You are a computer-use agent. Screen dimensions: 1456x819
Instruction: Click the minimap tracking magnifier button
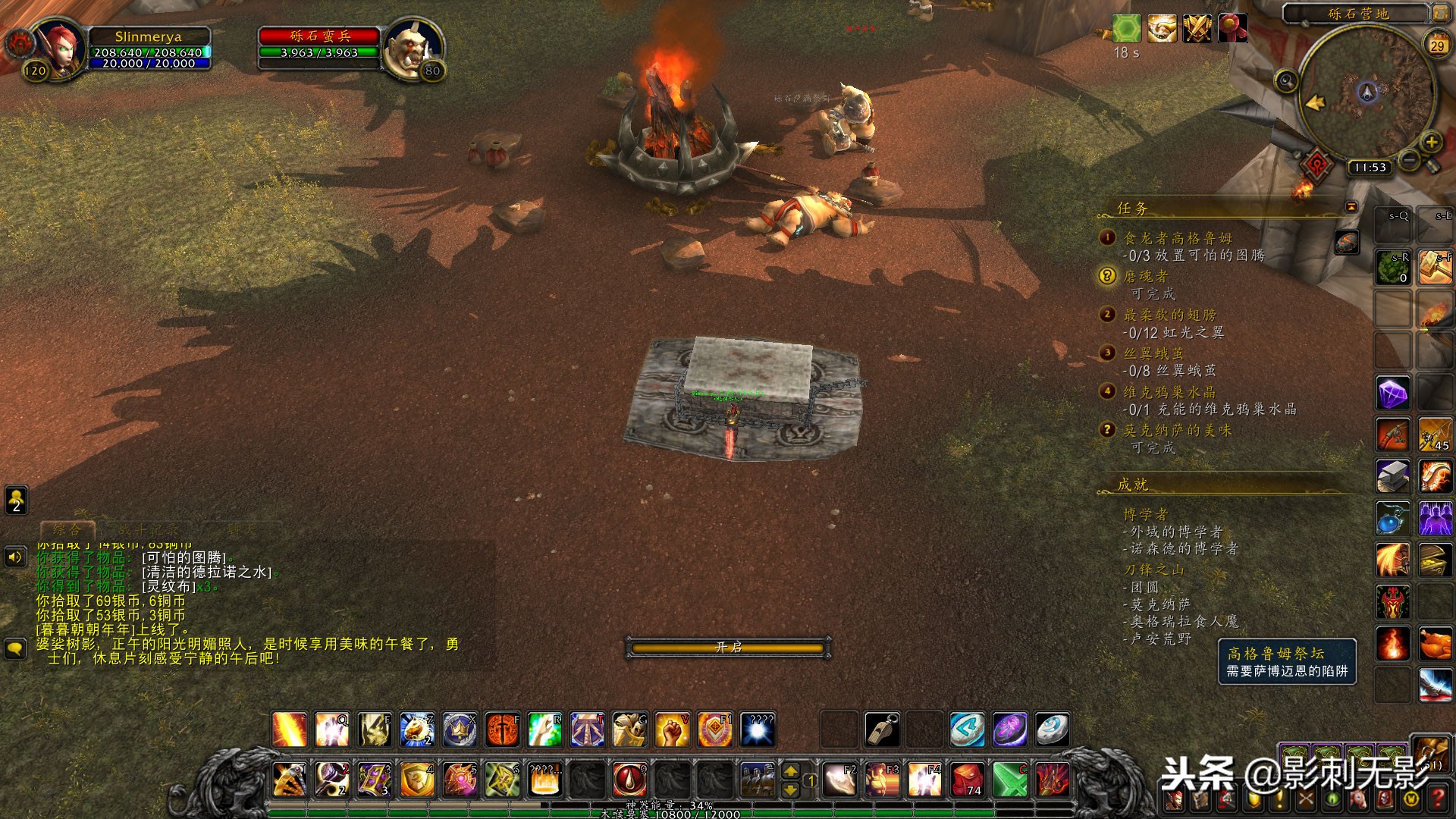pos(1286,80)
